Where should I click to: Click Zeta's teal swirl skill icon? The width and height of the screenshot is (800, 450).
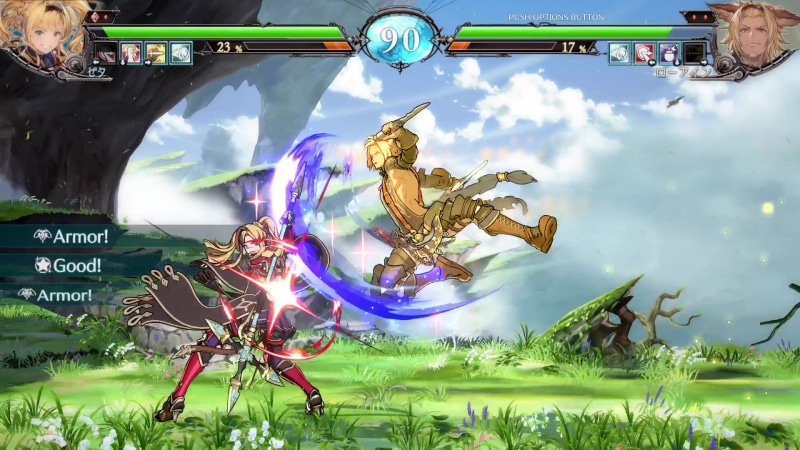pyautogui.click(x=181, y=53)
